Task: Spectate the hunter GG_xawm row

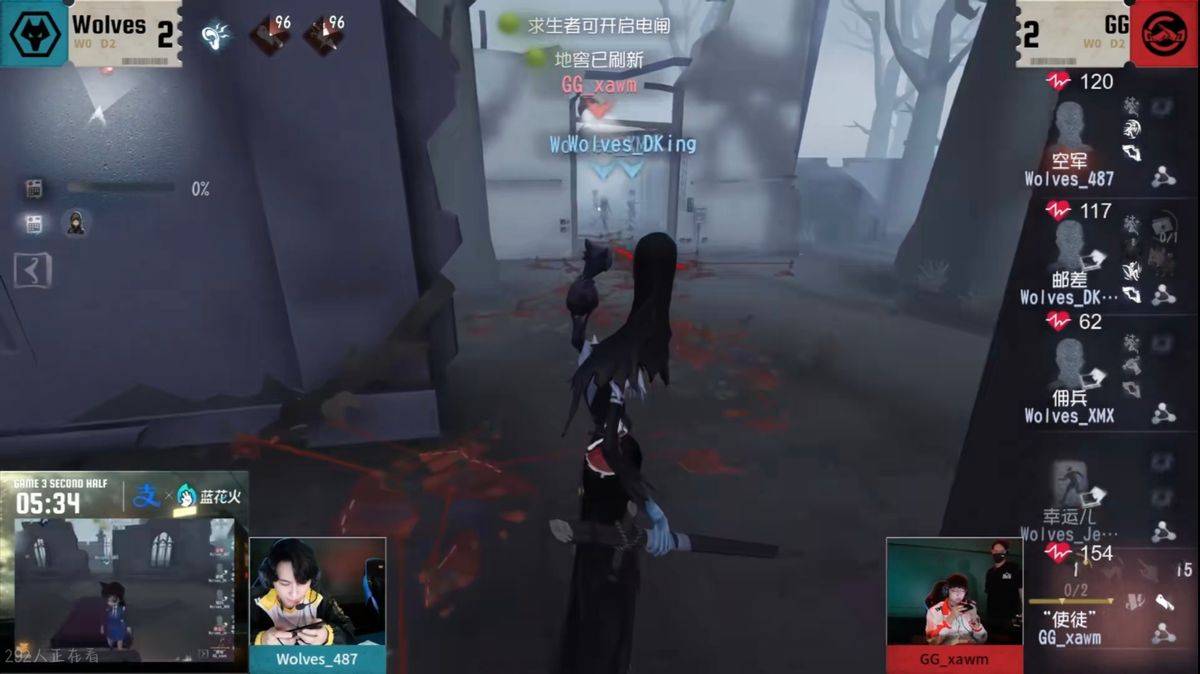Action: tap(1069, 610)
